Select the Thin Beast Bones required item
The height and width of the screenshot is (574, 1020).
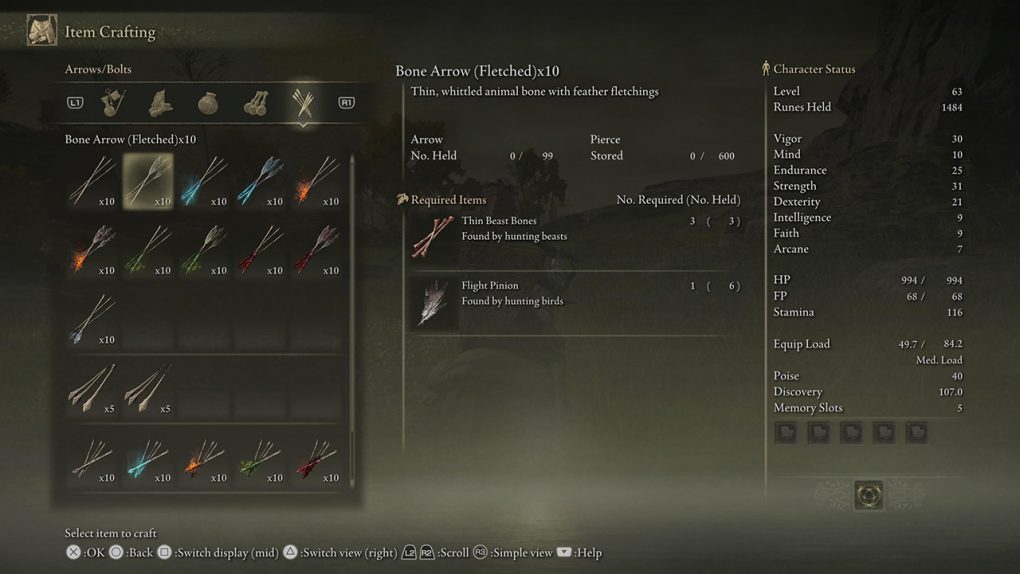(575, 236)
